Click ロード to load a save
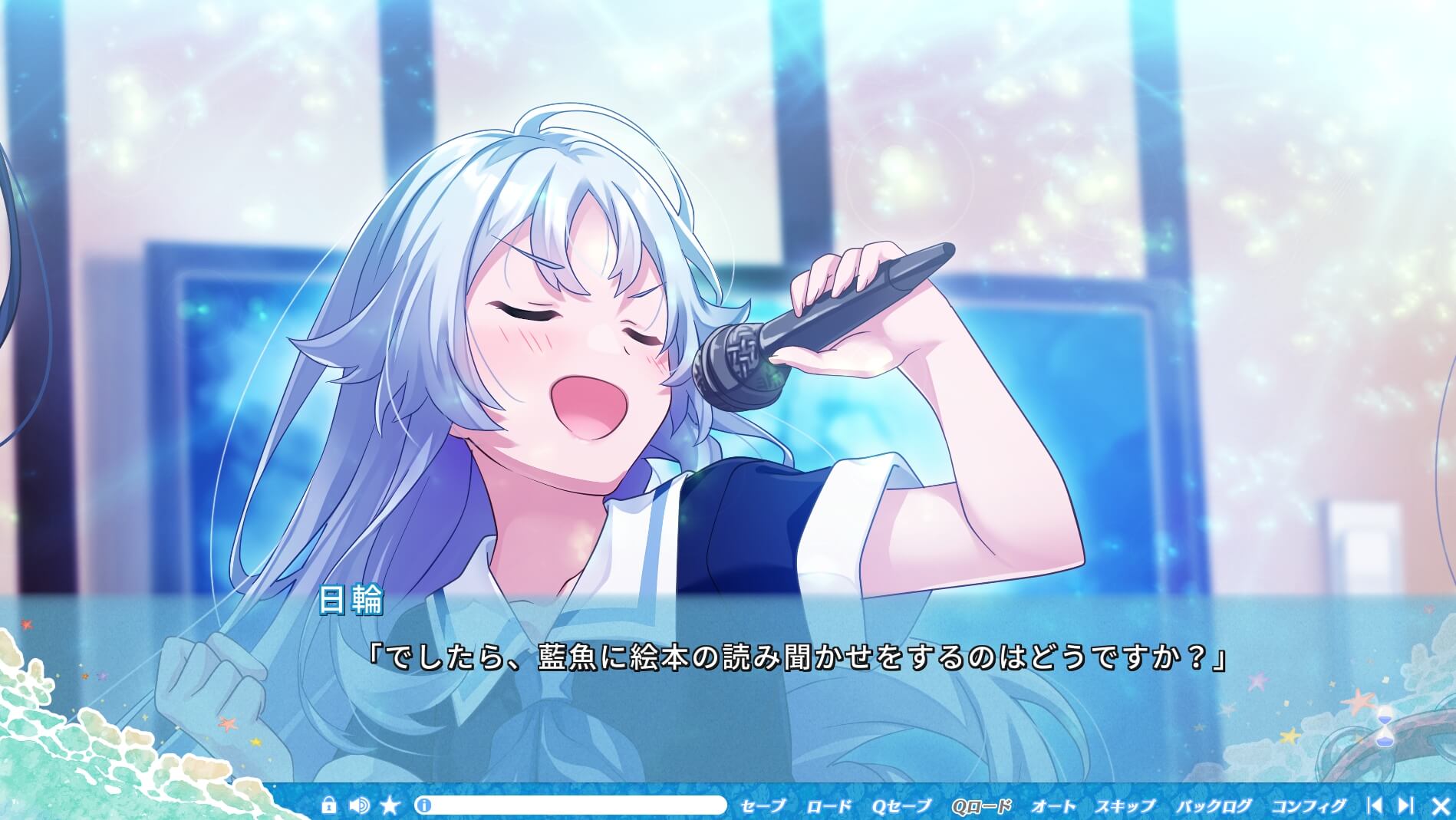Viewport: 1456px width, 820px height. point(828,806)
